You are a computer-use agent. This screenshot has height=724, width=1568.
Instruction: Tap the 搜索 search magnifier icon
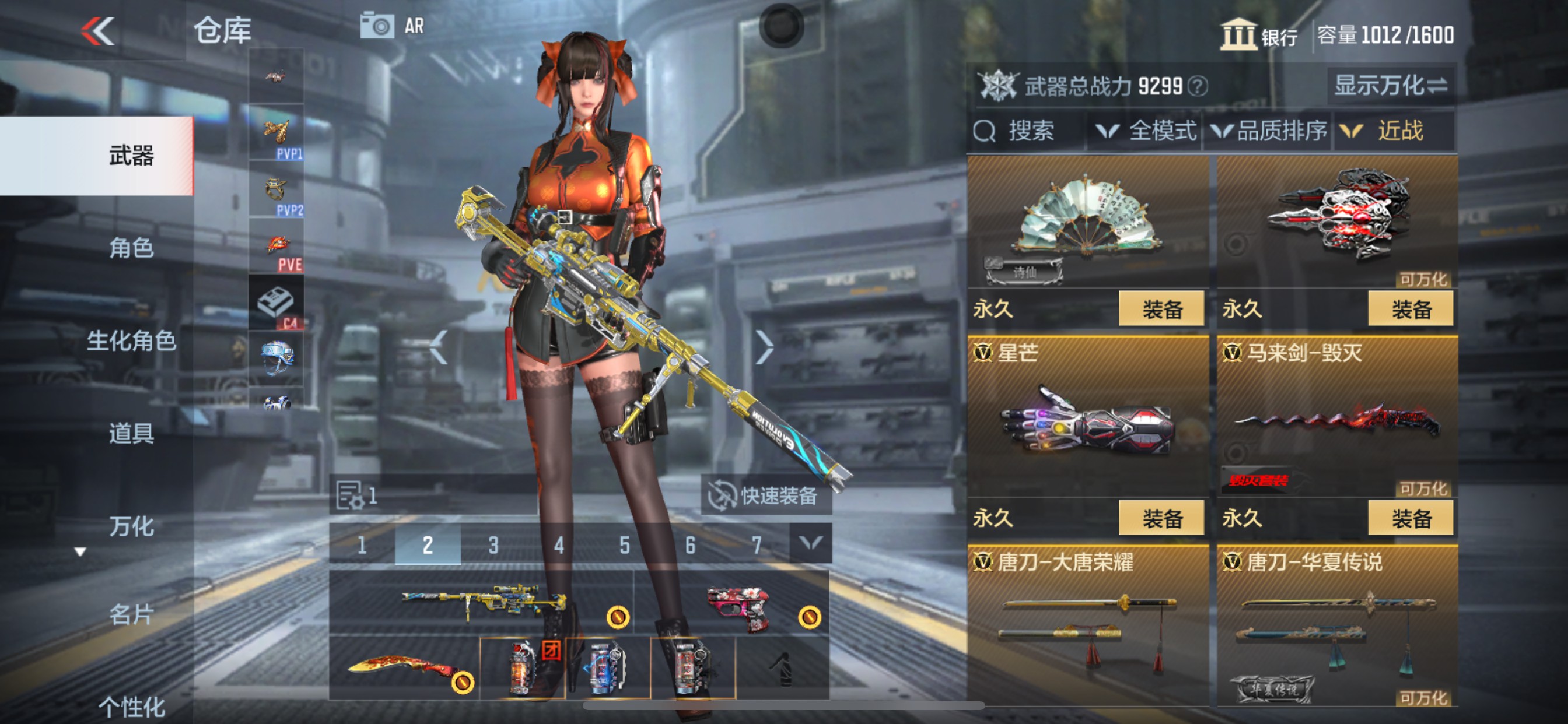(985, 130)
